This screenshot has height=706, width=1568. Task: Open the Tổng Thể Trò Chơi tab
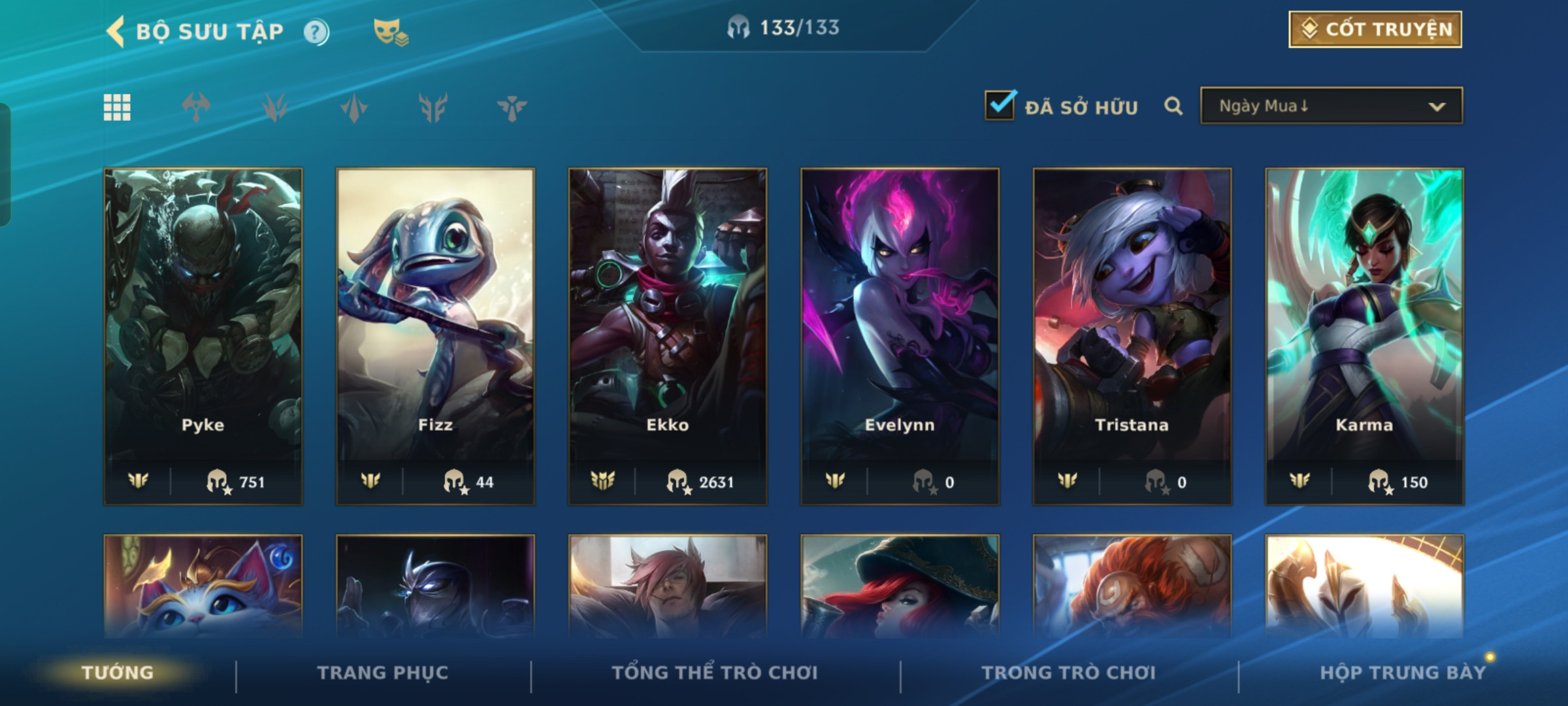(x=715, y=673)
